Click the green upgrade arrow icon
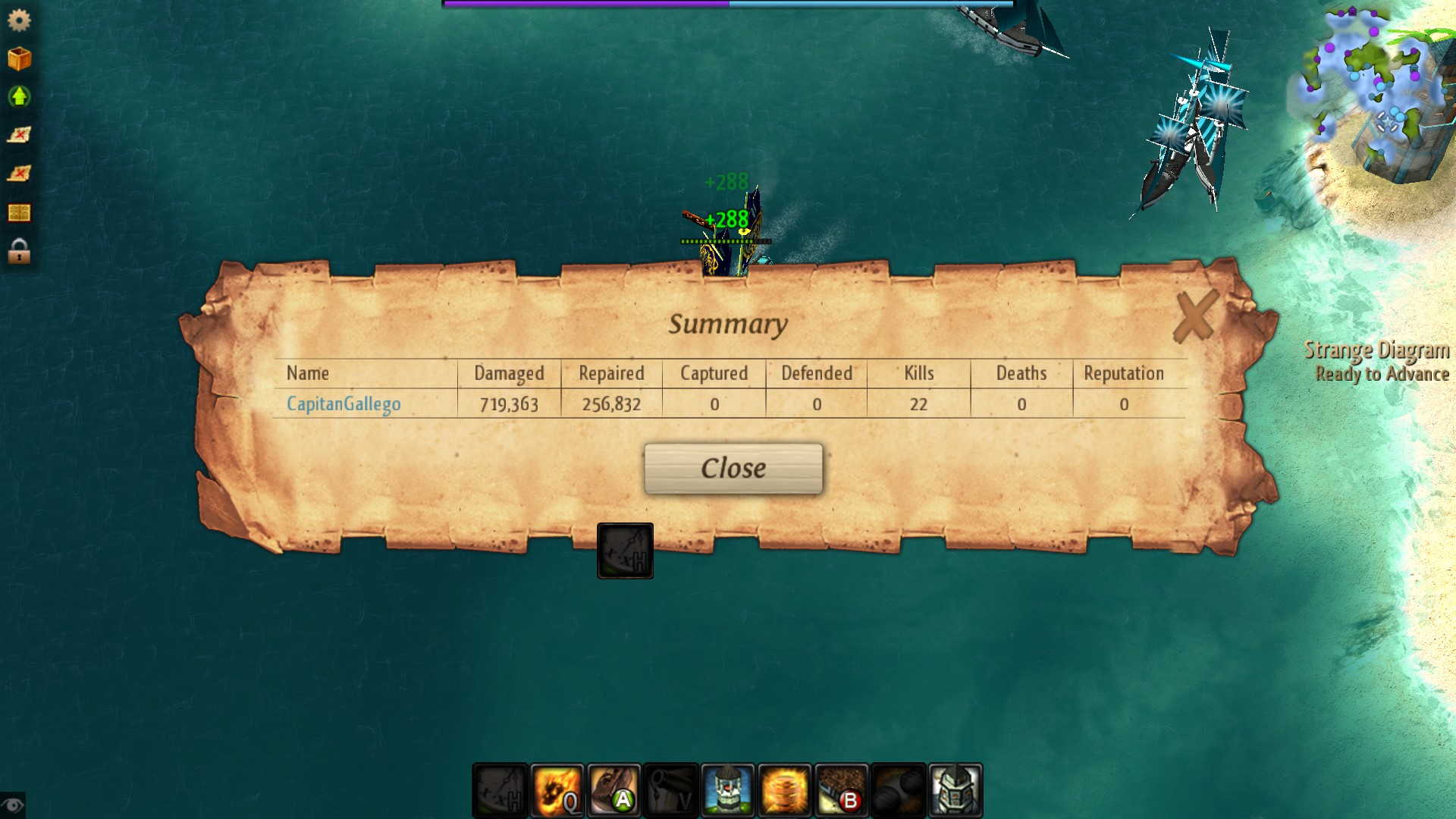Screen dimensions: 1456x819 pyautogui.click(x=19, y=98)
